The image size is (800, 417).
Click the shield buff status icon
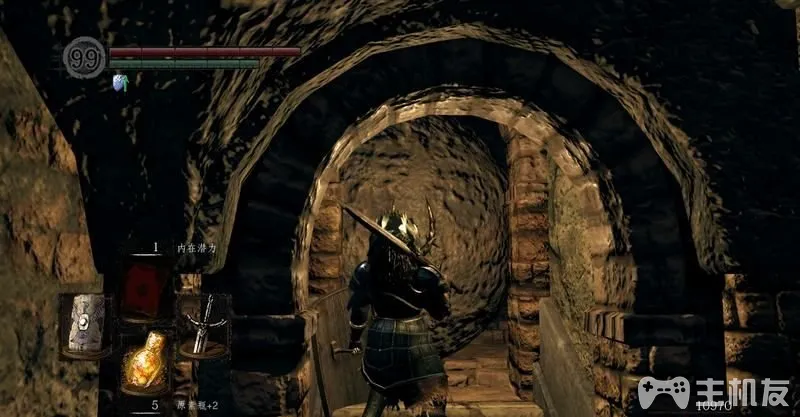click(121, 82)
